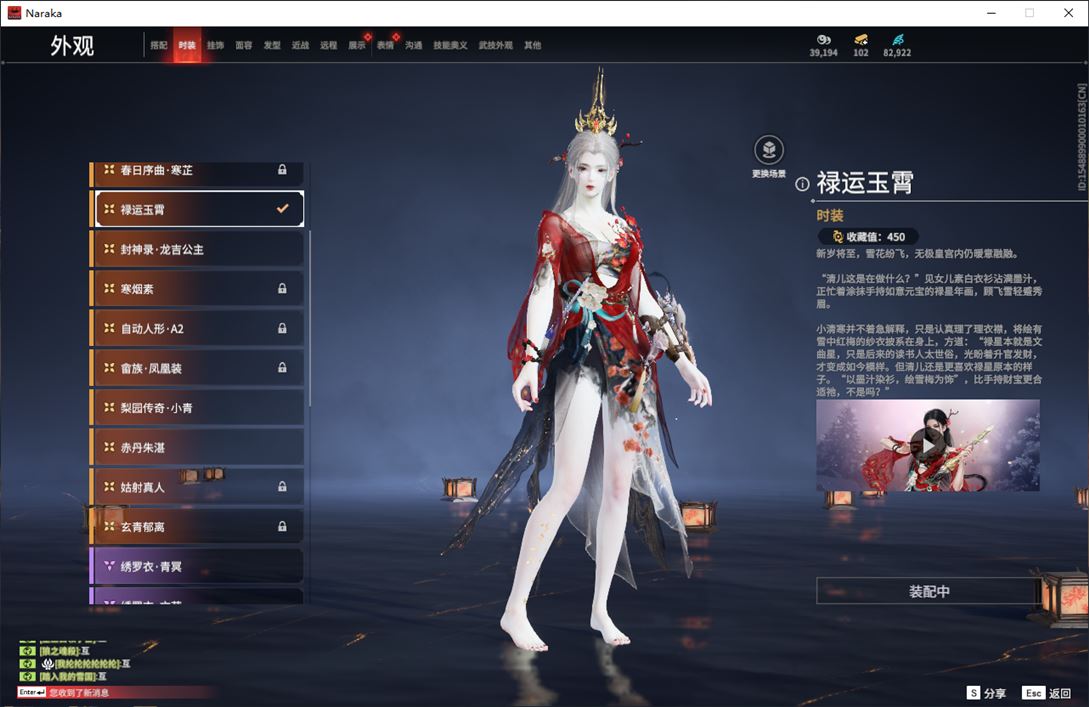Open the 挂饰 accessories tab
This screenshot has height=707, width=1089.
tap(215, 46)
